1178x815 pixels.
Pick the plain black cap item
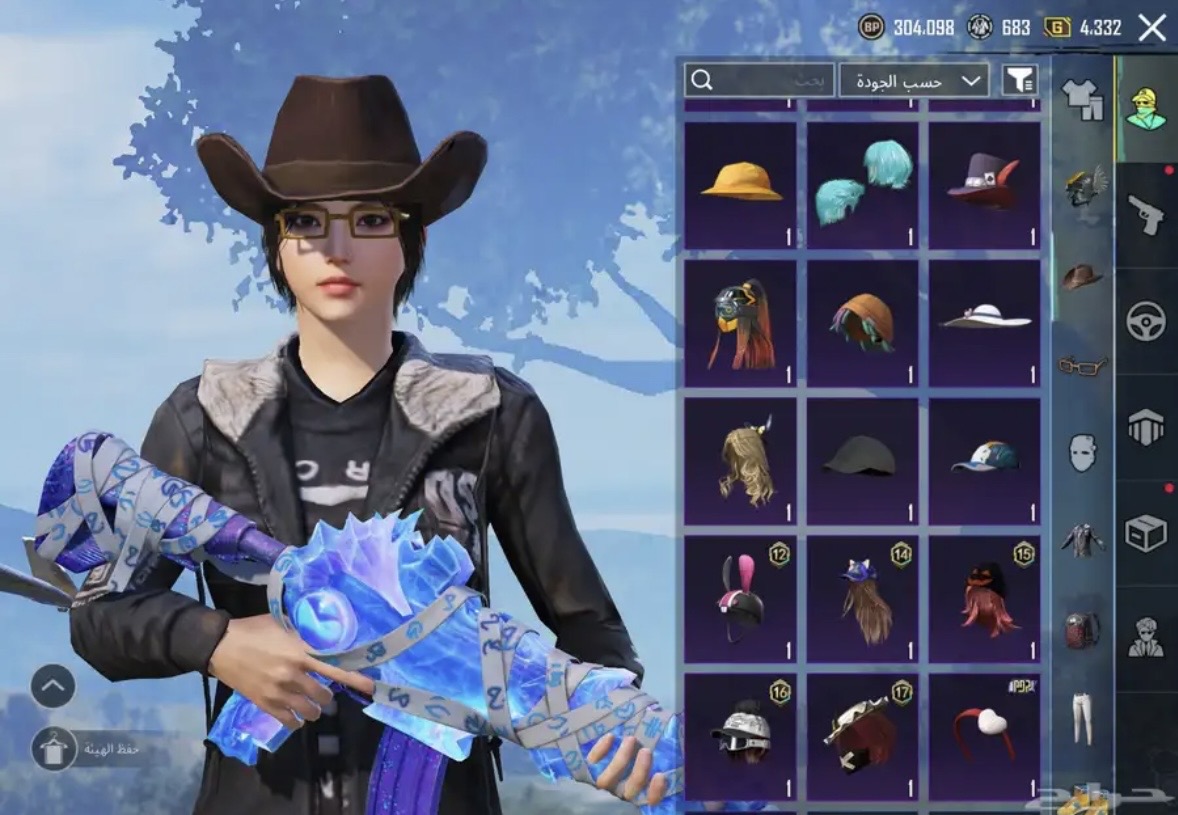tap(862, 460)
